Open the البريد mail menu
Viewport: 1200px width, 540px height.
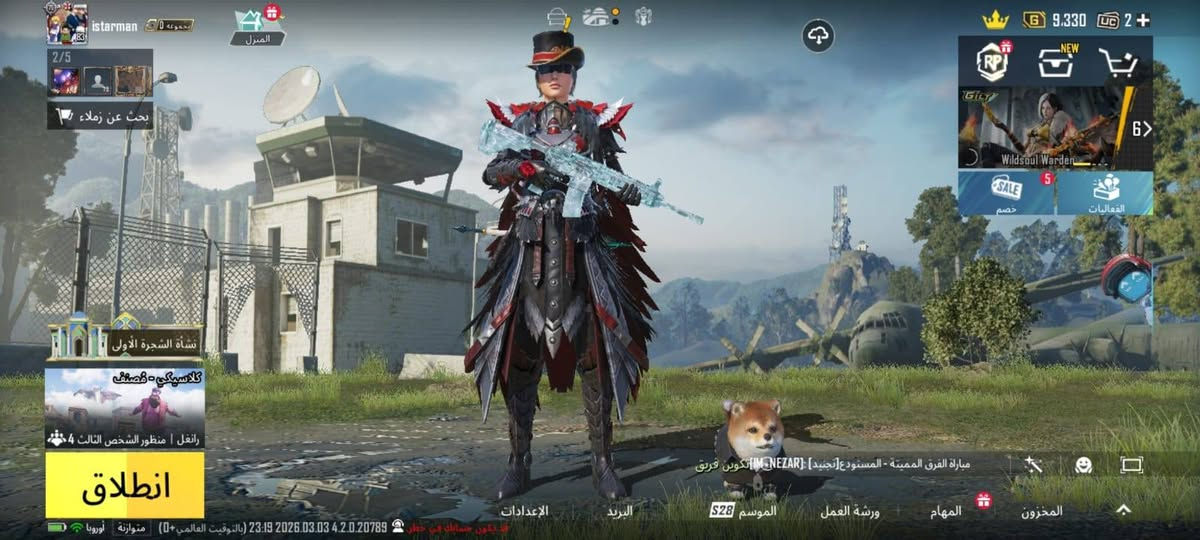point(620,511)
